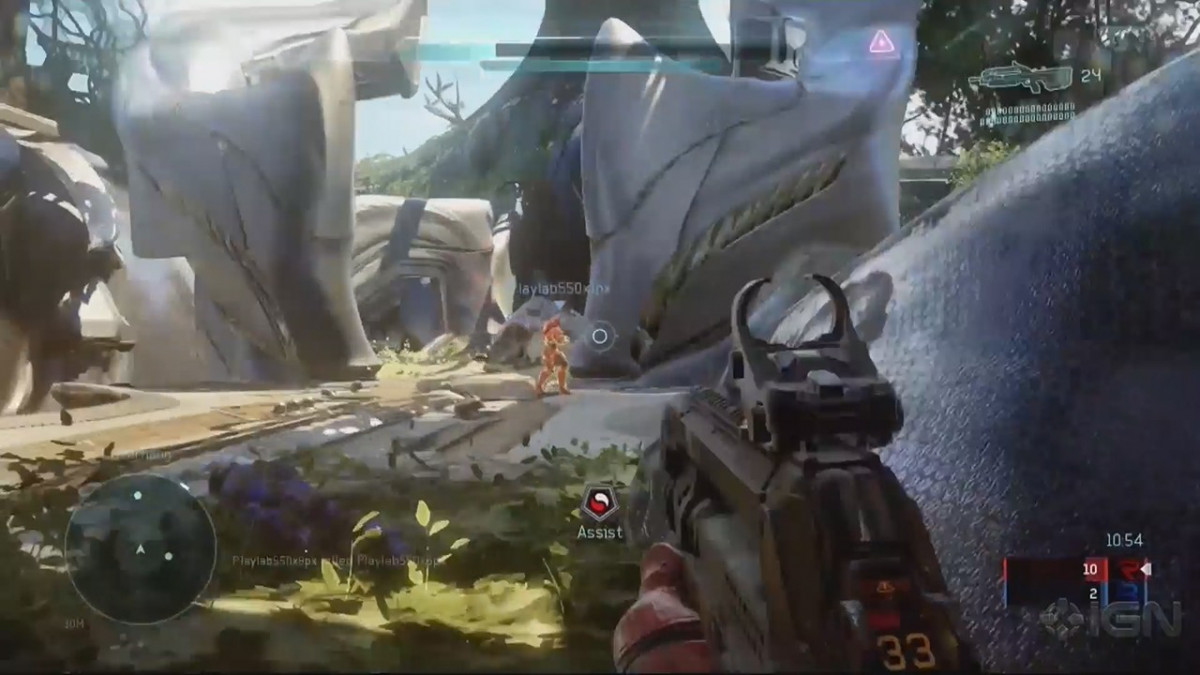The height and width of the screenshot is (675, 1200).
Task: Click the circular motion tracker radar
Action: (x=140, y=548)
